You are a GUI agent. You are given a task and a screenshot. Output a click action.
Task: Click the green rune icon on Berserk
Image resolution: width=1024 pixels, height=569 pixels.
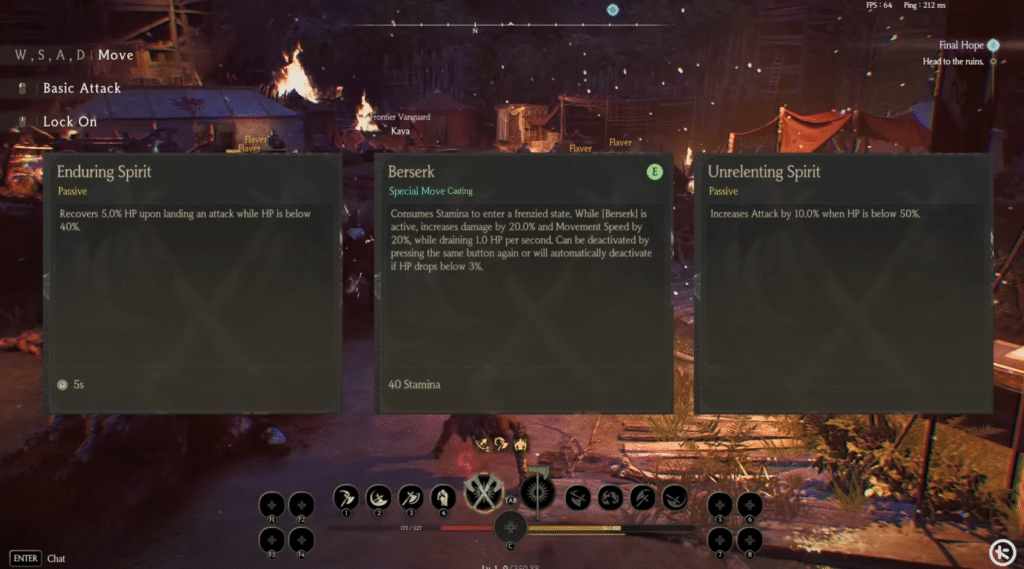pyautogui.click(x=655, y=172)
